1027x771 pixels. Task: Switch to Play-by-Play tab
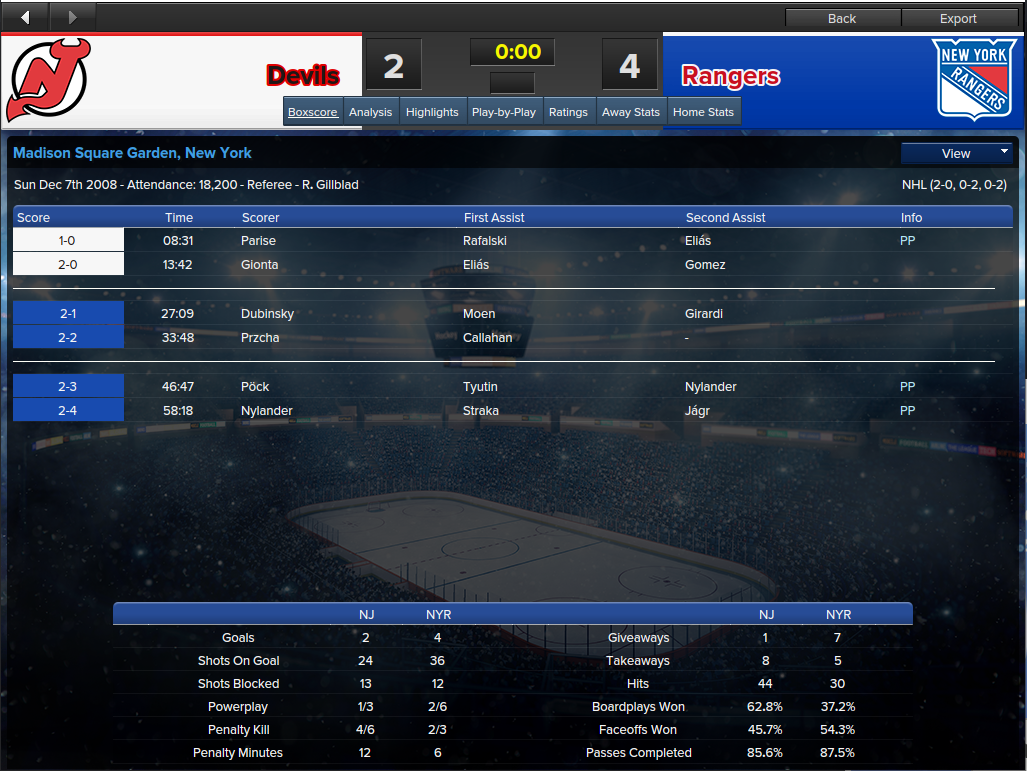pyautogui.click(x=504, y=112)
